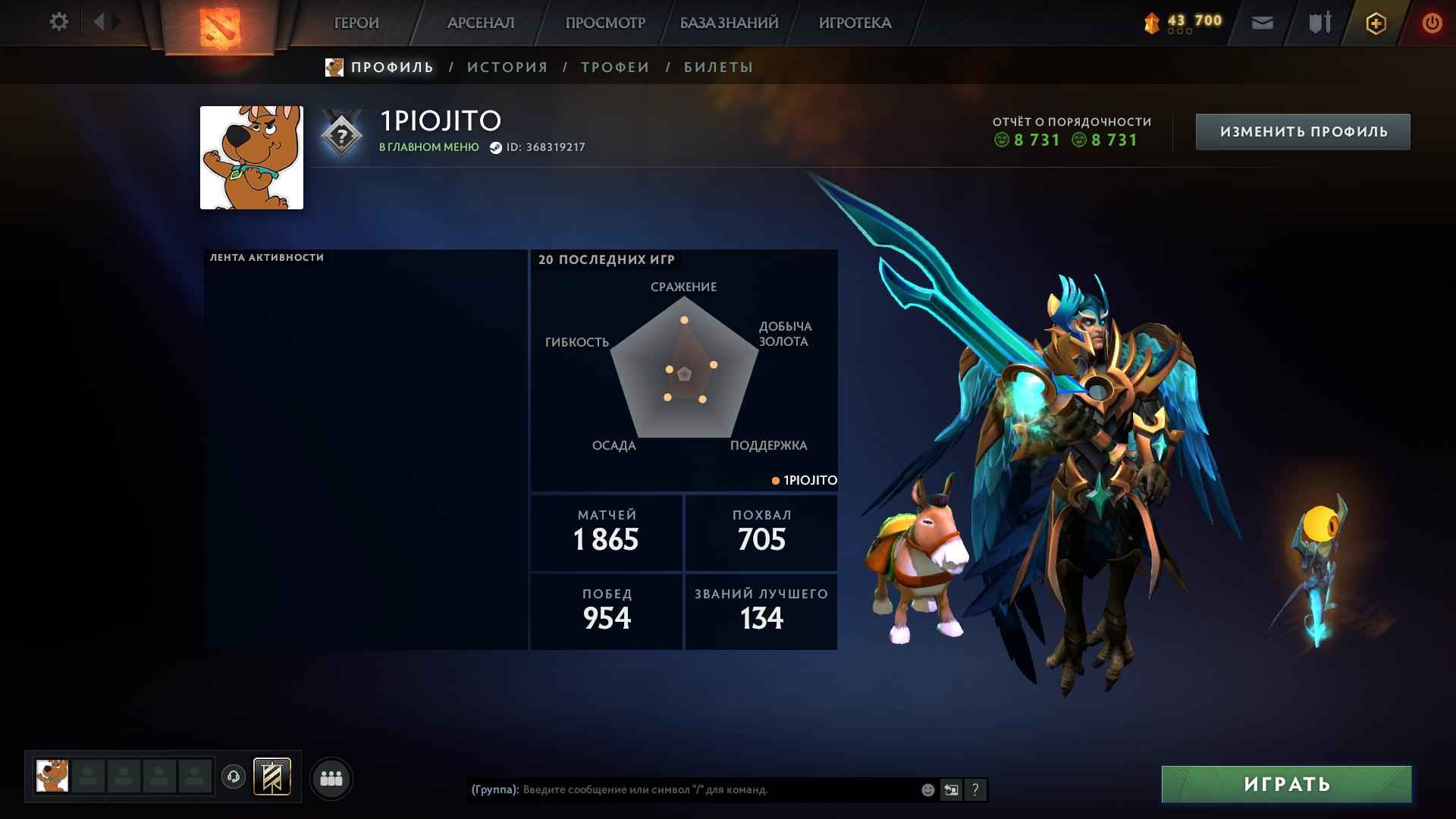Image resolution: width=1456 pixels, height=819 pixels.
Task: Open the friends list people icon
Action: 329,777
